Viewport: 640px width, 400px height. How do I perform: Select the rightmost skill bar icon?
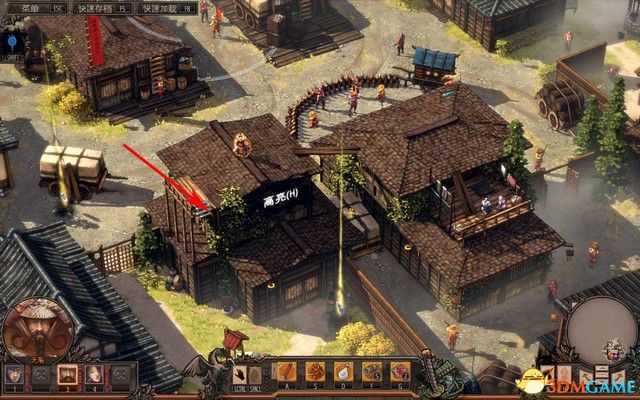click(x=400, y=372)
